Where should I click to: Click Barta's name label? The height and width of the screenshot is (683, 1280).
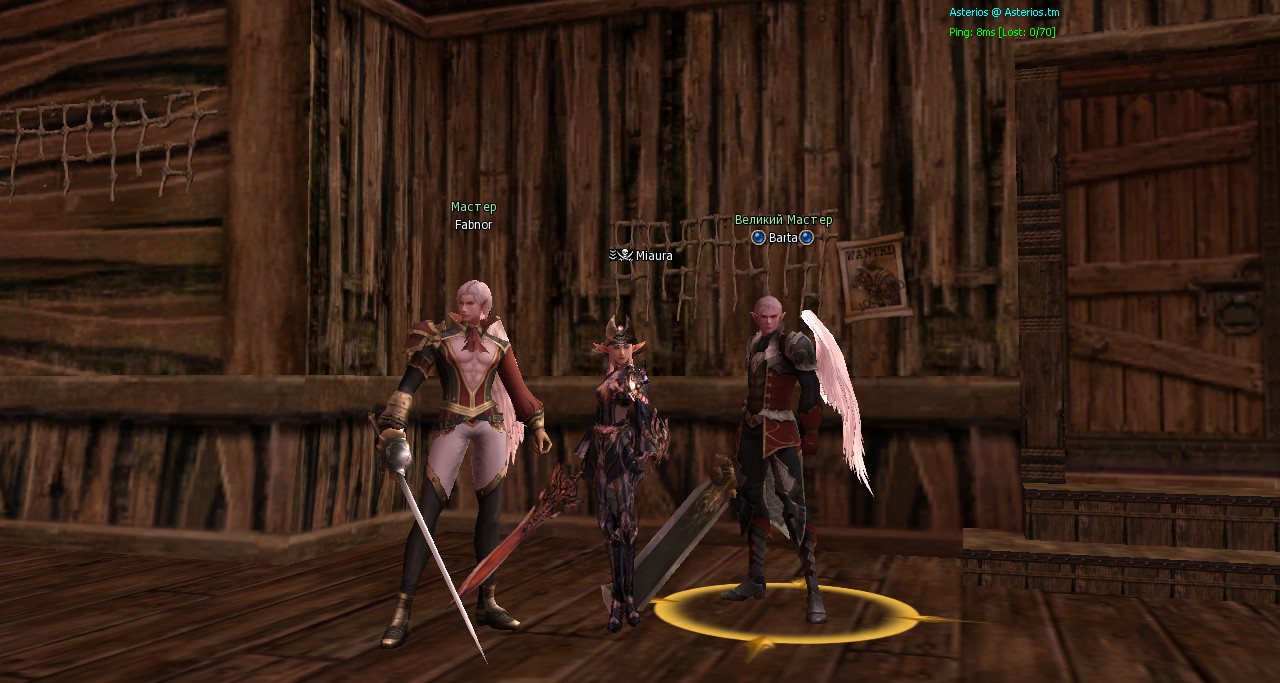(x=783, y=238)
